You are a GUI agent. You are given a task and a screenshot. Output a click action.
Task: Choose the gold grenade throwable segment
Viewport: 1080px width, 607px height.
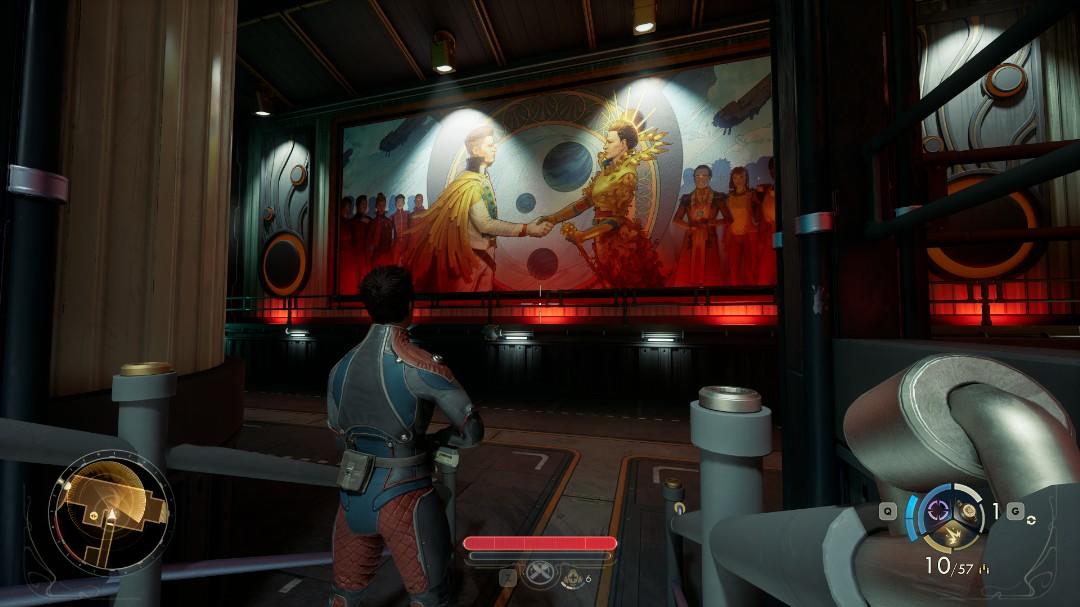click(x=968, y=509)
